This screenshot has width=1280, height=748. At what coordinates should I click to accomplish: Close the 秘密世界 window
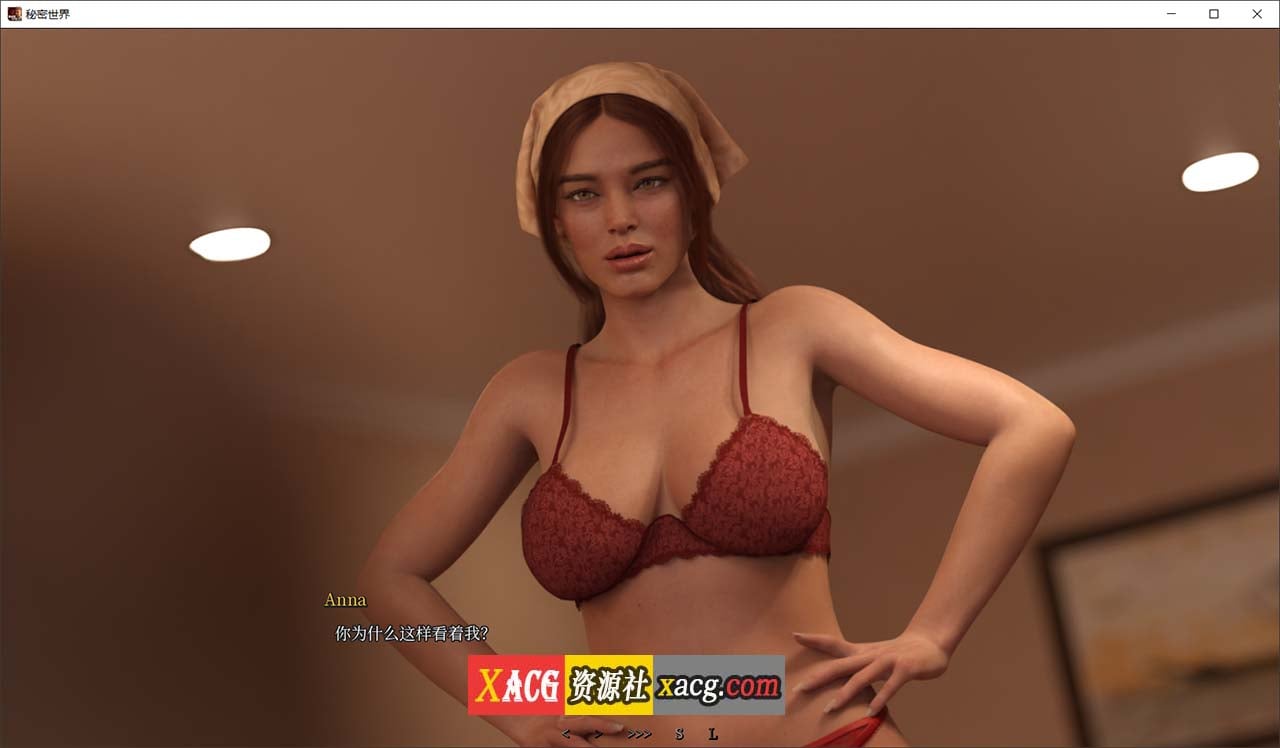(x=1257, y=14)
